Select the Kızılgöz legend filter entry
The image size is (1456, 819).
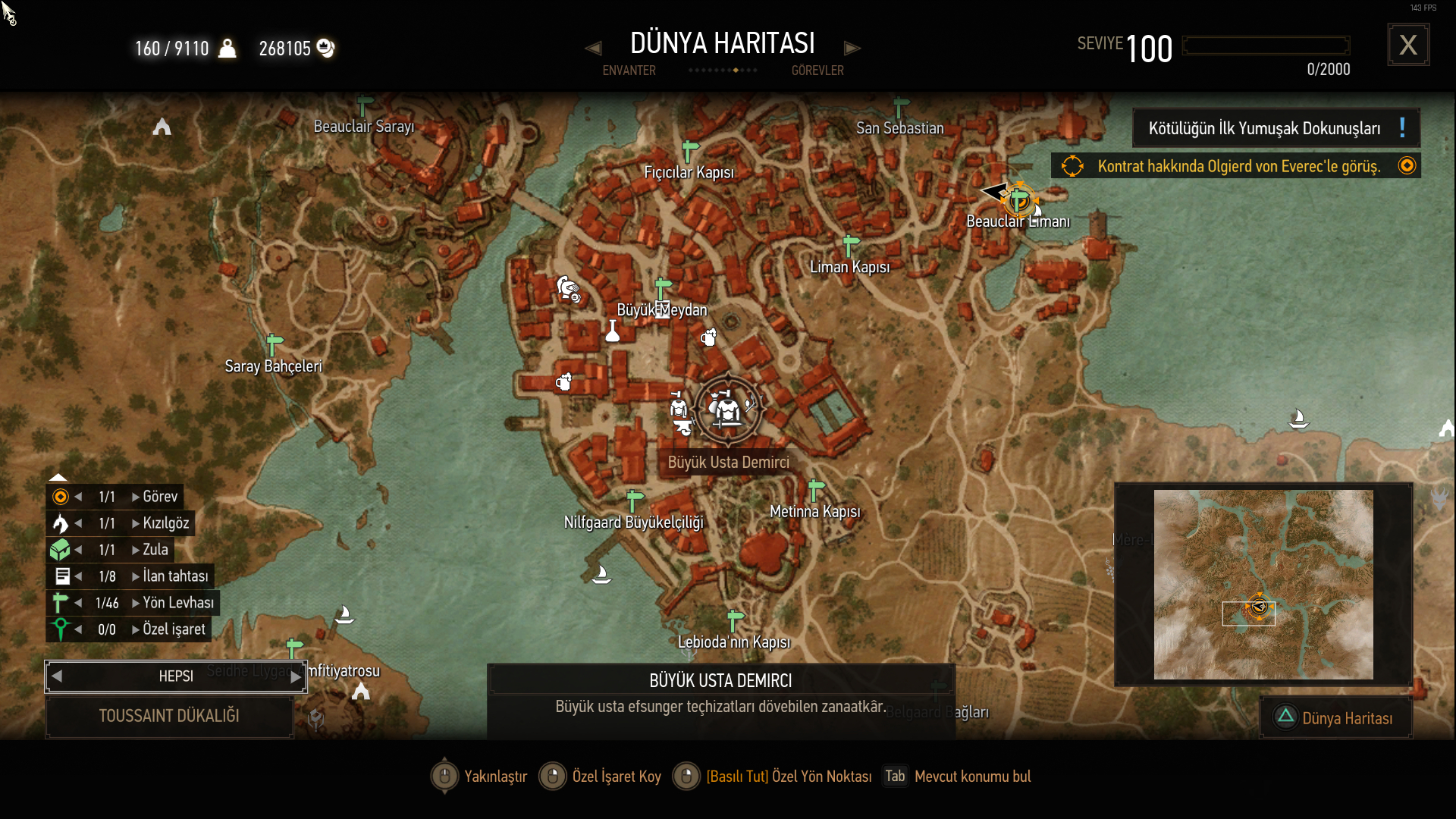[165, 523]
